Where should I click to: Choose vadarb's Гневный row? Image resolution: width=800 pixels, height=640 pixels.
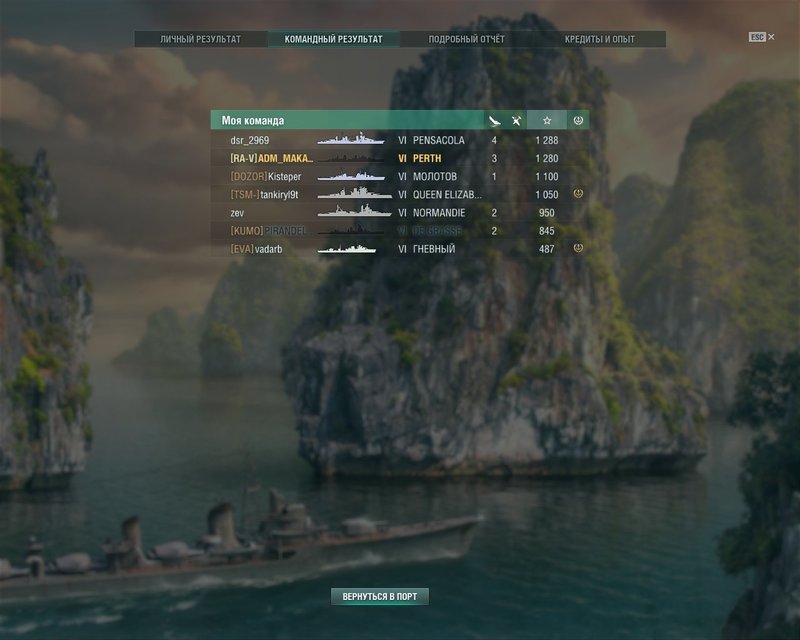(x=400, y=249)
